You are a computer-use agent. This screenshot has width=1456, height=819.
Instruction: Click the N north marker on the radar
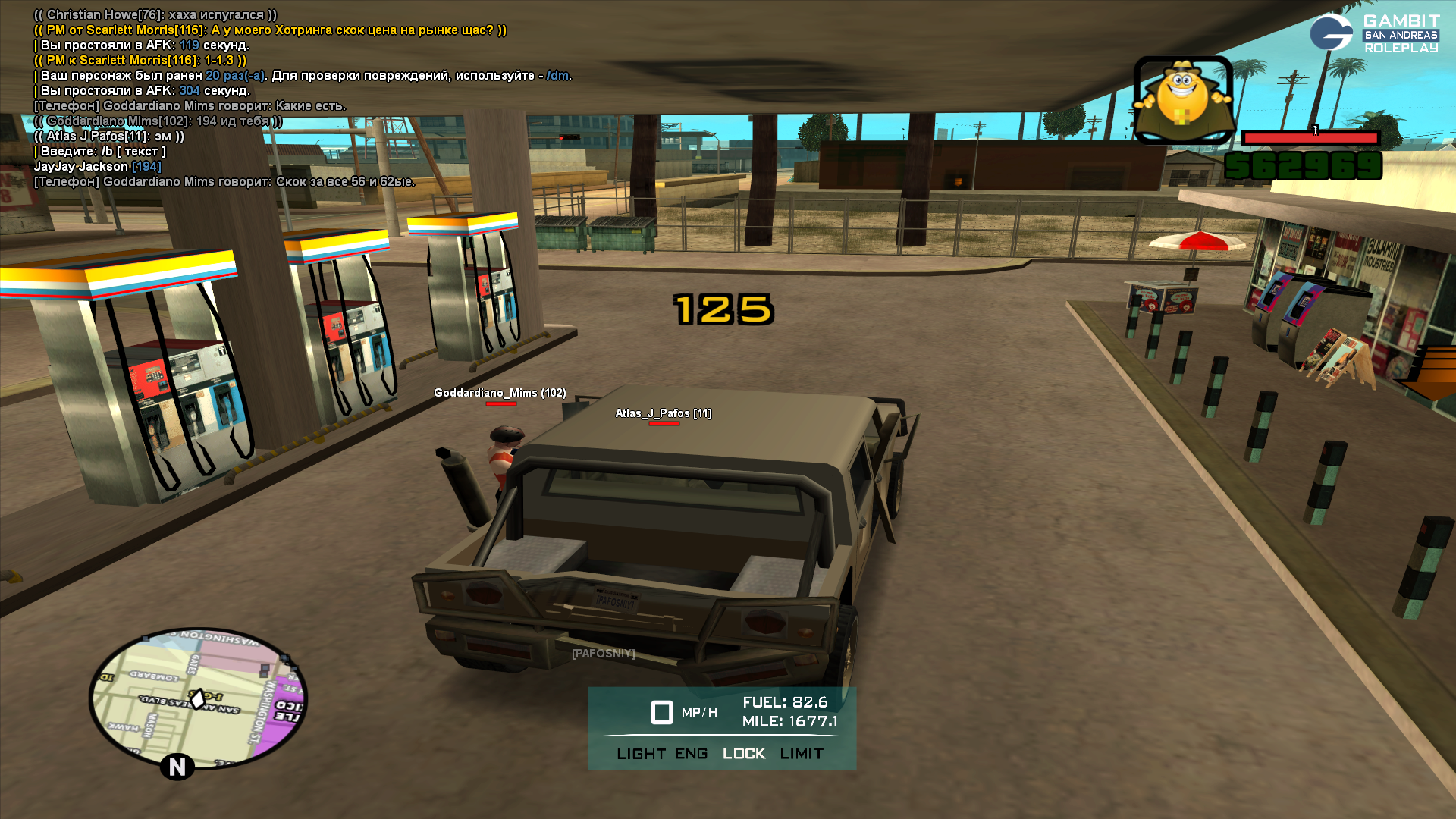click(177, 767)
